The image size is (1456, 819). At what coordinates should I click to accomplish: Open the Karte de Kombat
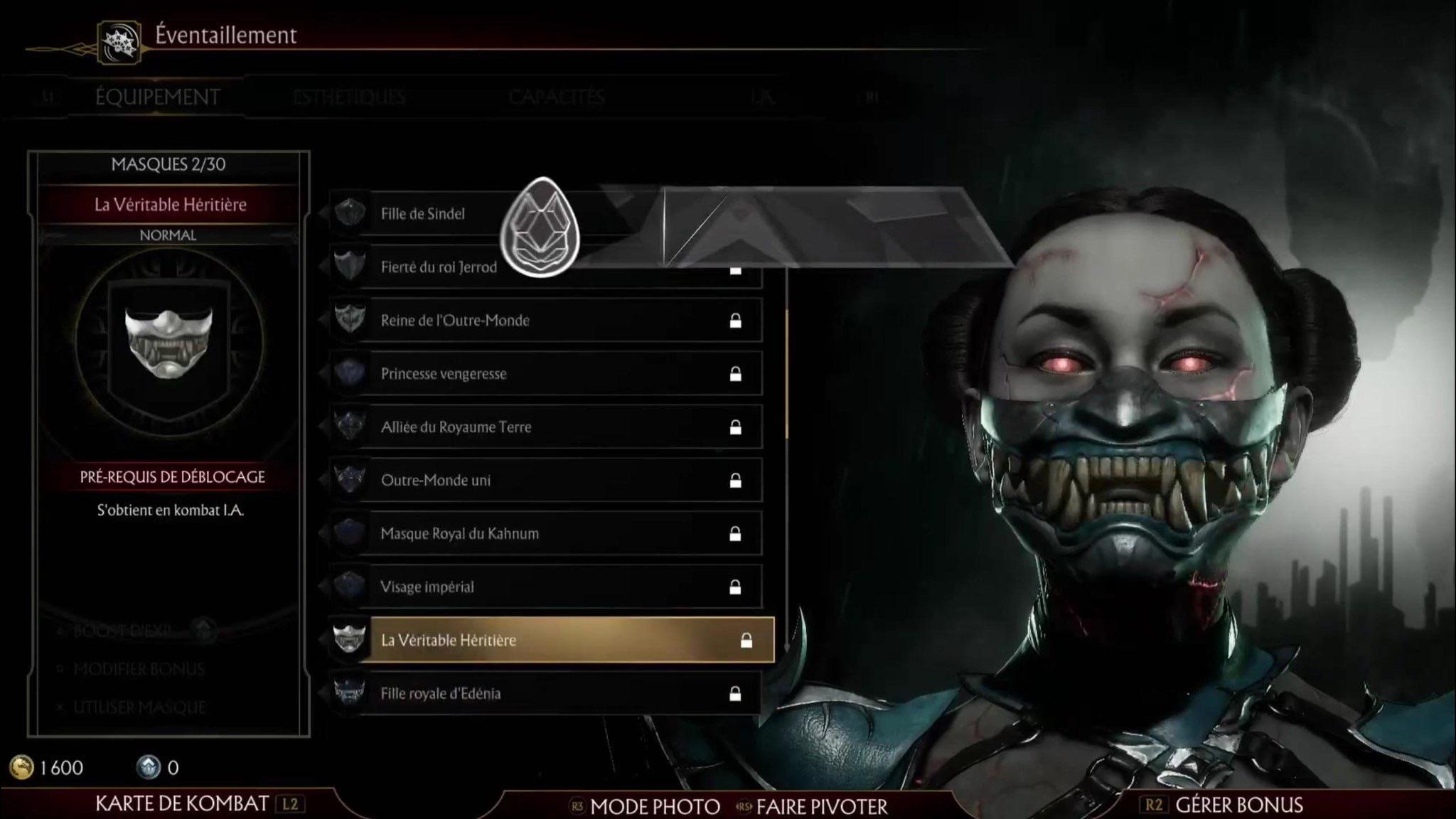(x=183, y=804)
